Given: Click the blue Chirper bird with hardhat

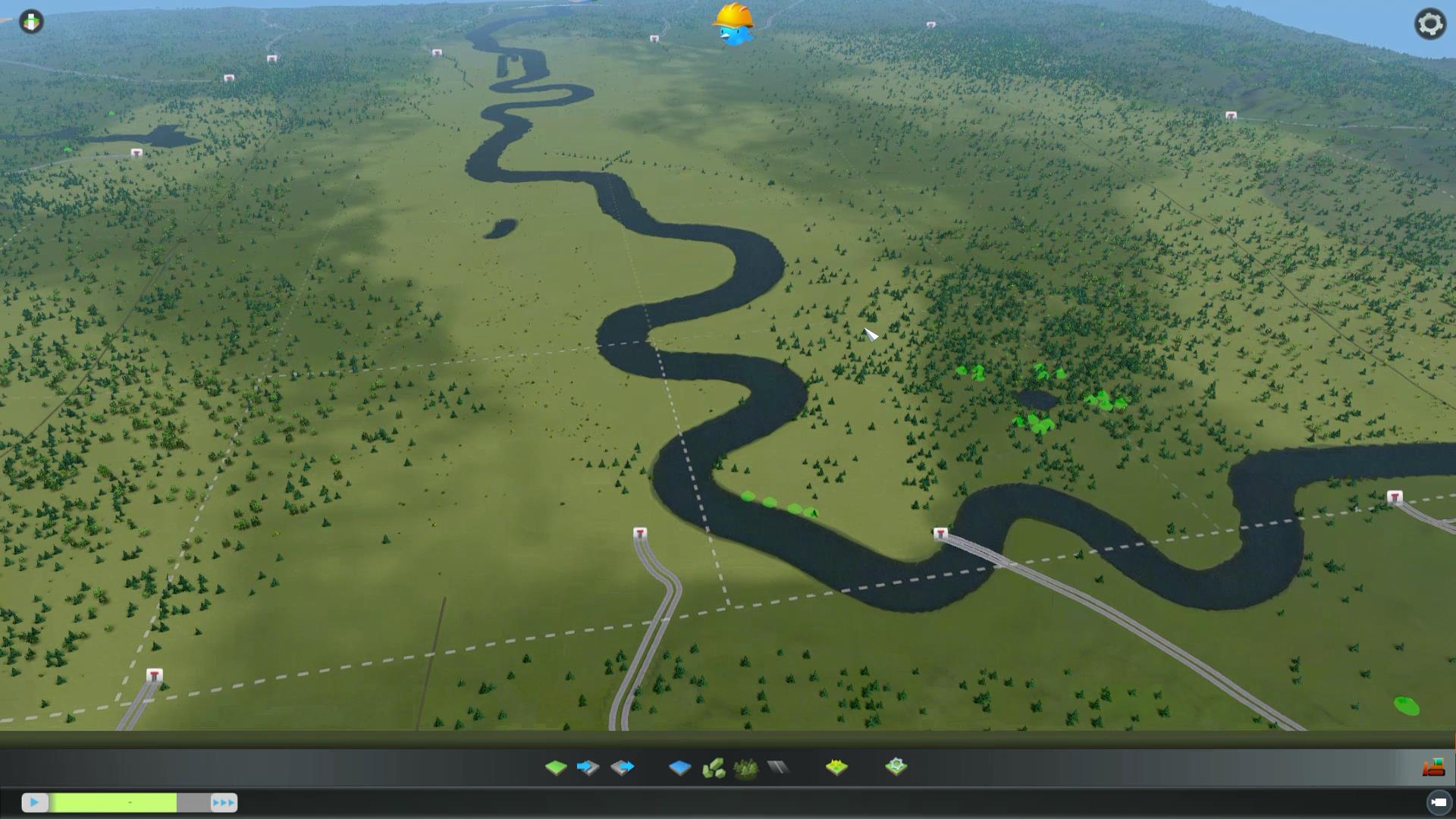Looking at the screenshot, I should (x=734, y=26).
